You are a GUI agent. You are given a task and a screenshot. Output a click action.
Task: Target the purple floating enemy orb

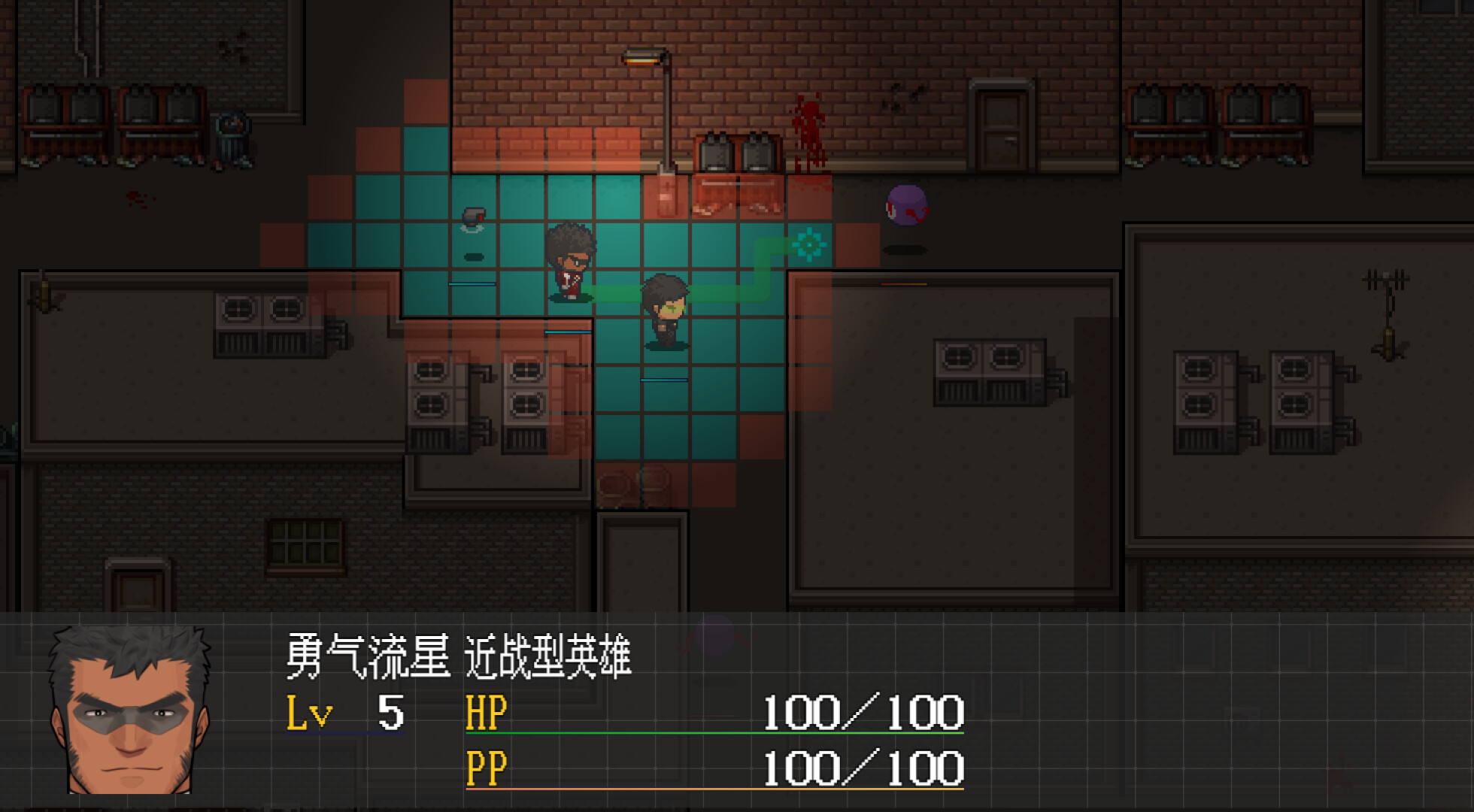pyautogui.click(x=905, y=205)
